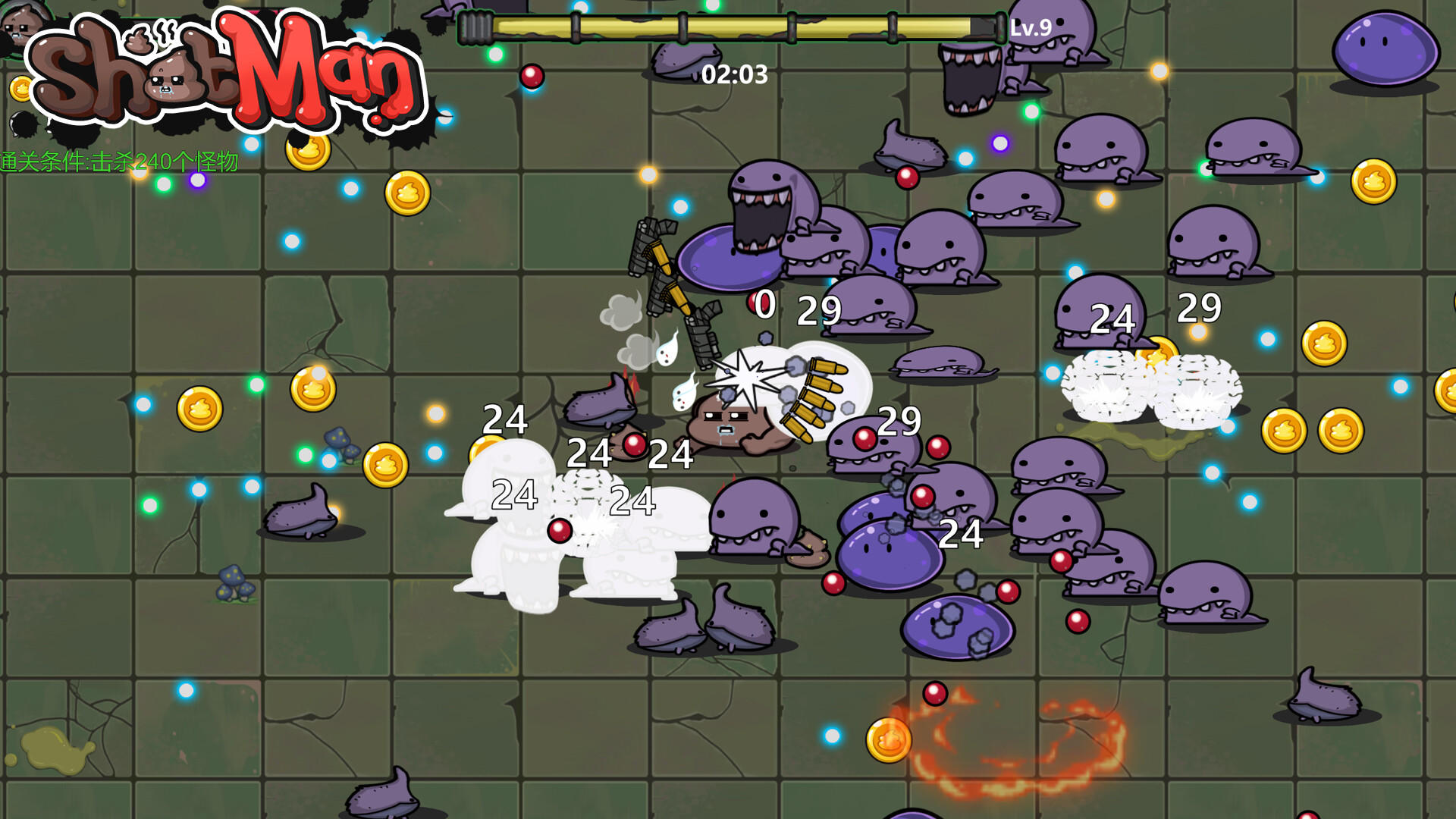Click the damage number 29 above the monster
Viewport: 1456px width, 819px height.
click(x=818, y=311)
